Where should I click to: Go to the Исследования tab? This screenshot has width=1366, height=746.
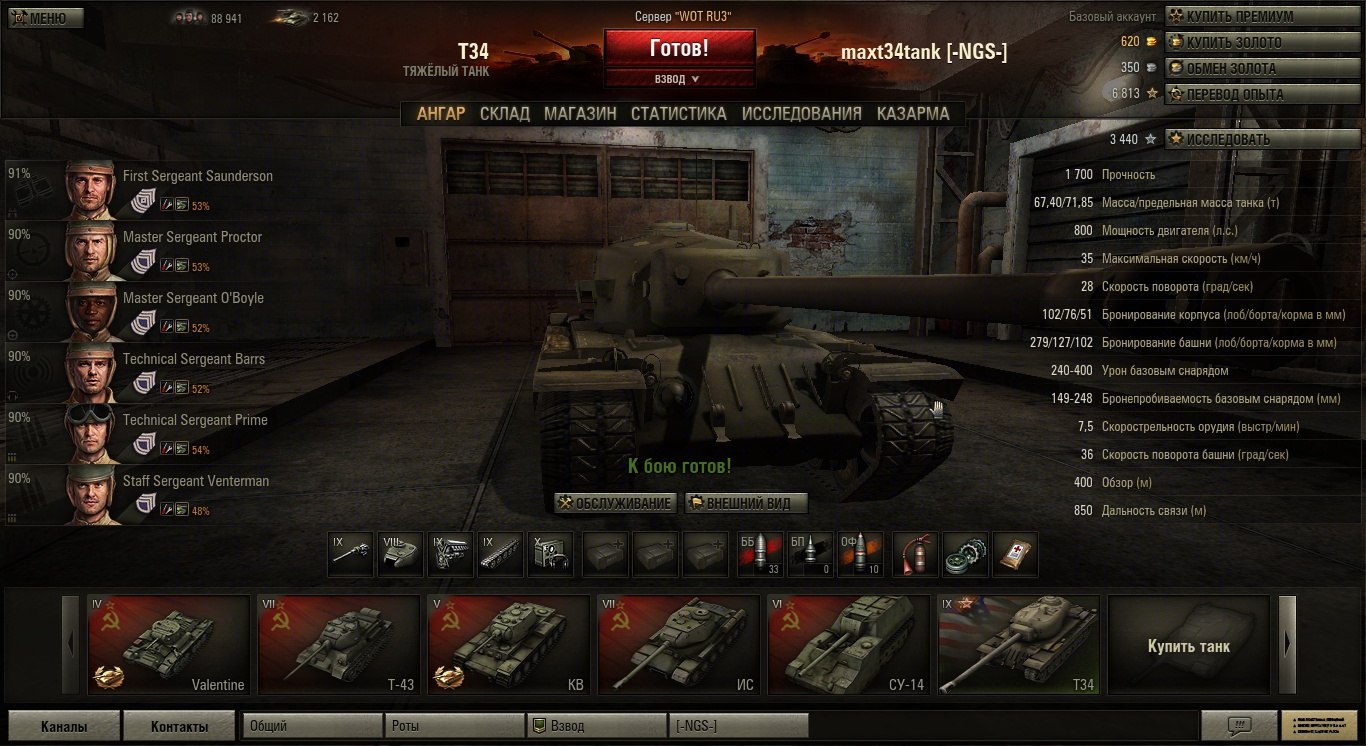801,113
